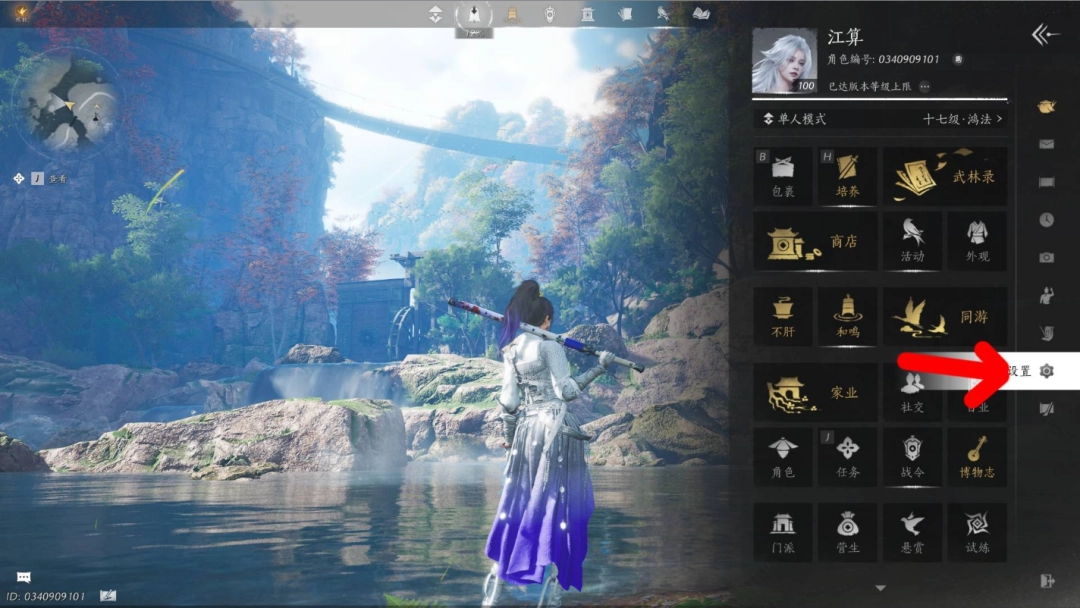Screen dimensions: 1080x608
Task: Open the 角色 character tile
Action: [x=783, y=457]
